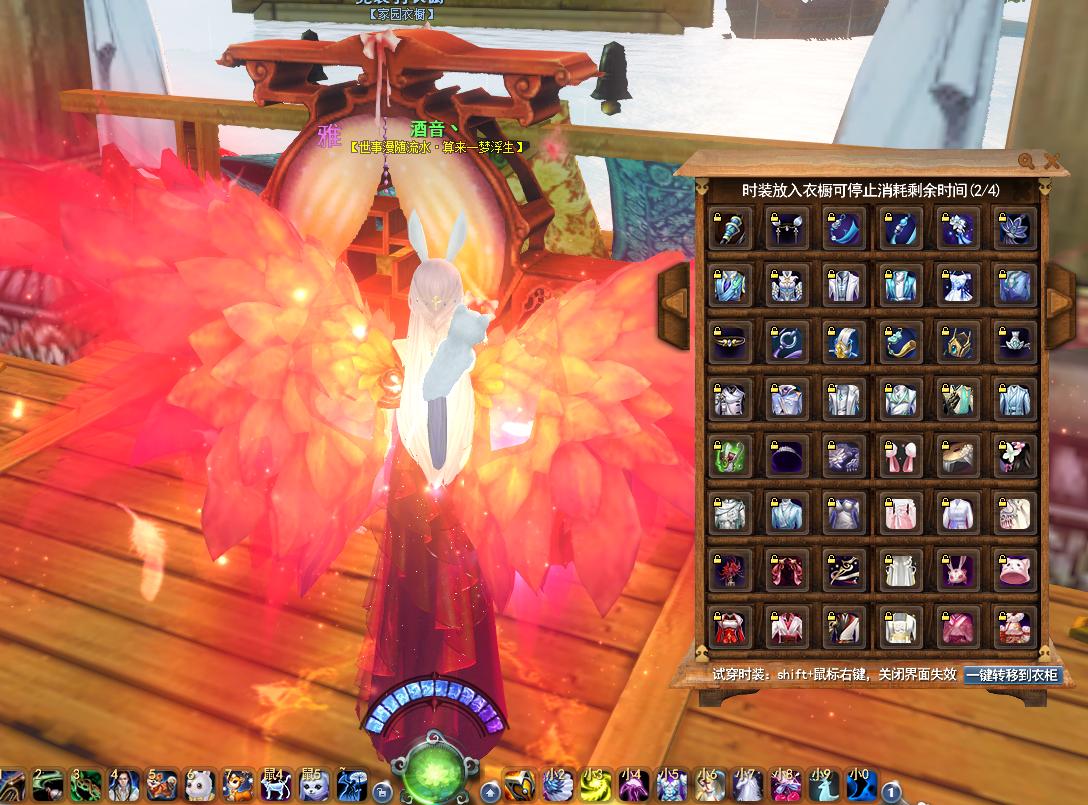Go to the next wardrobe page

coord(1059,290)
